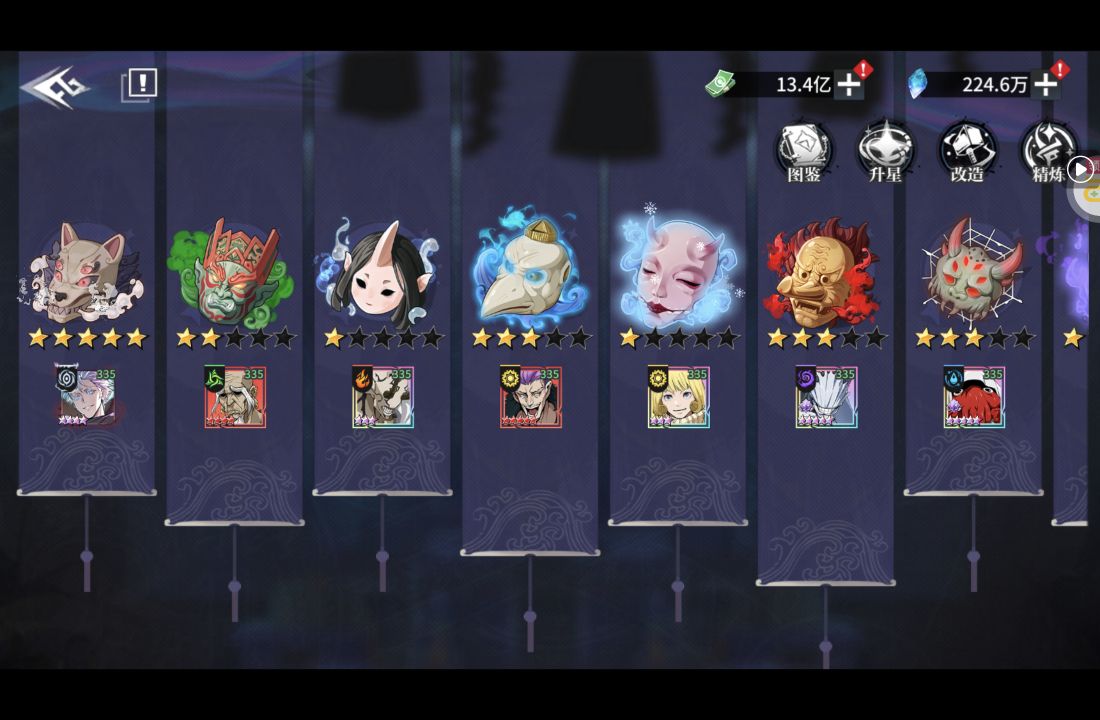Open the 升星 star upgrade menu

pyautogui.click(x=885, y=151)
